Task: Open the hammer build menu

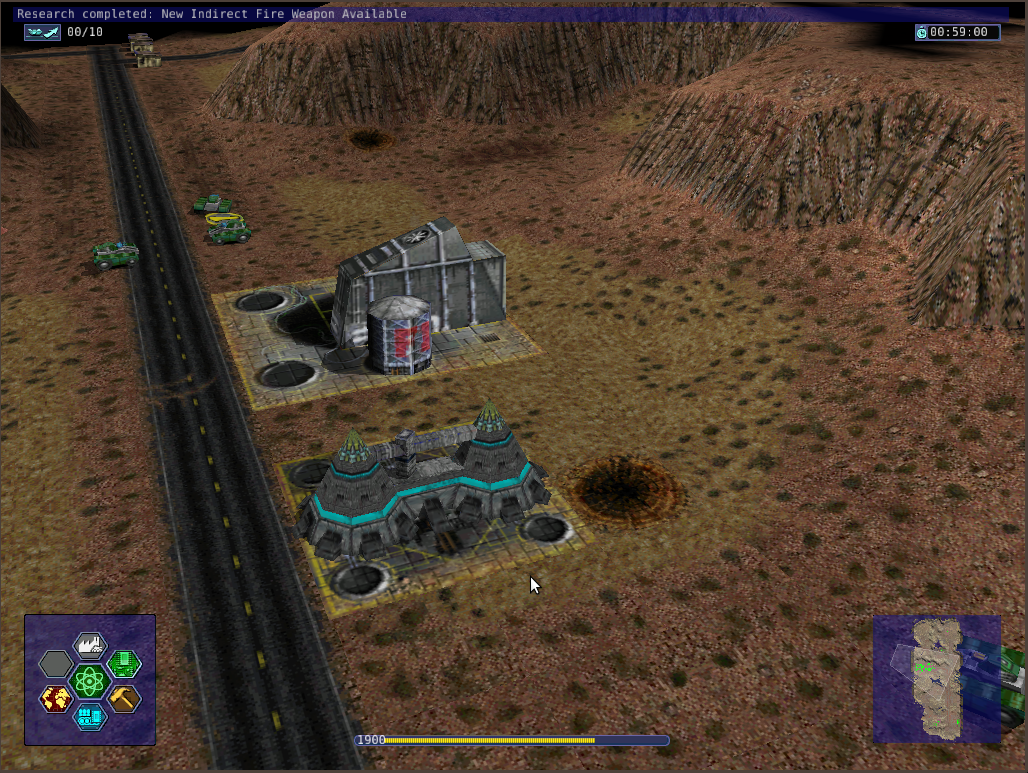Action: (x=124, y=699)
